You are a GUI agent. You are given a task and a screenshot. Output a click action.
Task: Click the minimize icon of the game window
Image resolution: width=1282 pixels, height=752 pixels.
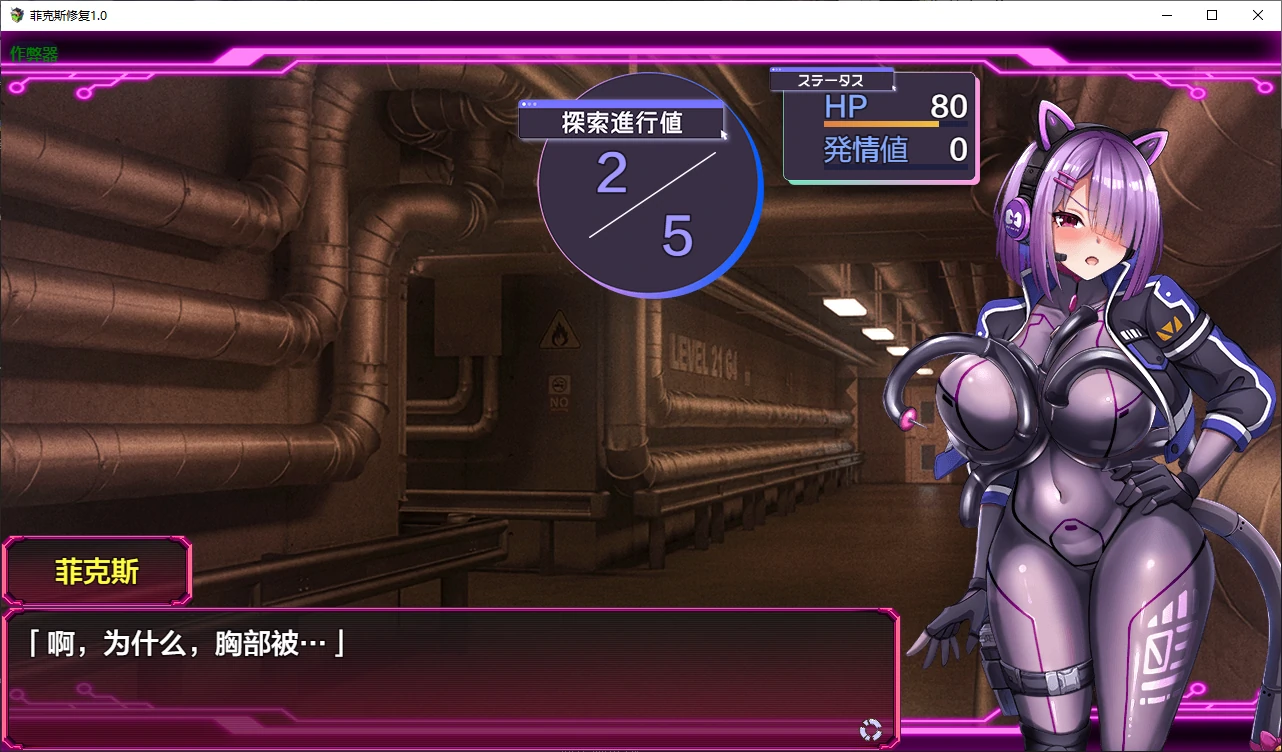(1166, 15)
